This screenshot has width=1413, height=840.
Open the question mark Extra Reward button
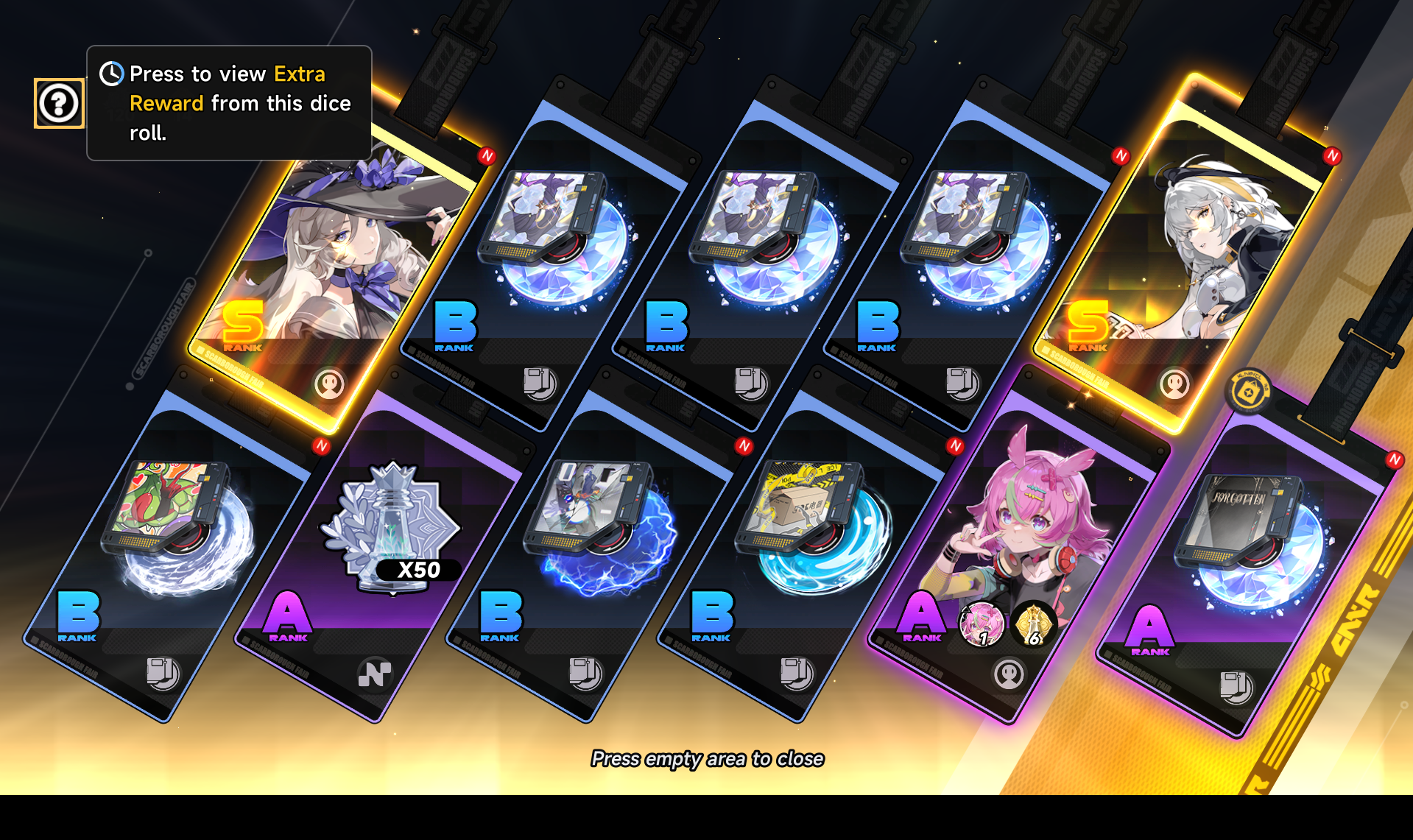(59, 103)
